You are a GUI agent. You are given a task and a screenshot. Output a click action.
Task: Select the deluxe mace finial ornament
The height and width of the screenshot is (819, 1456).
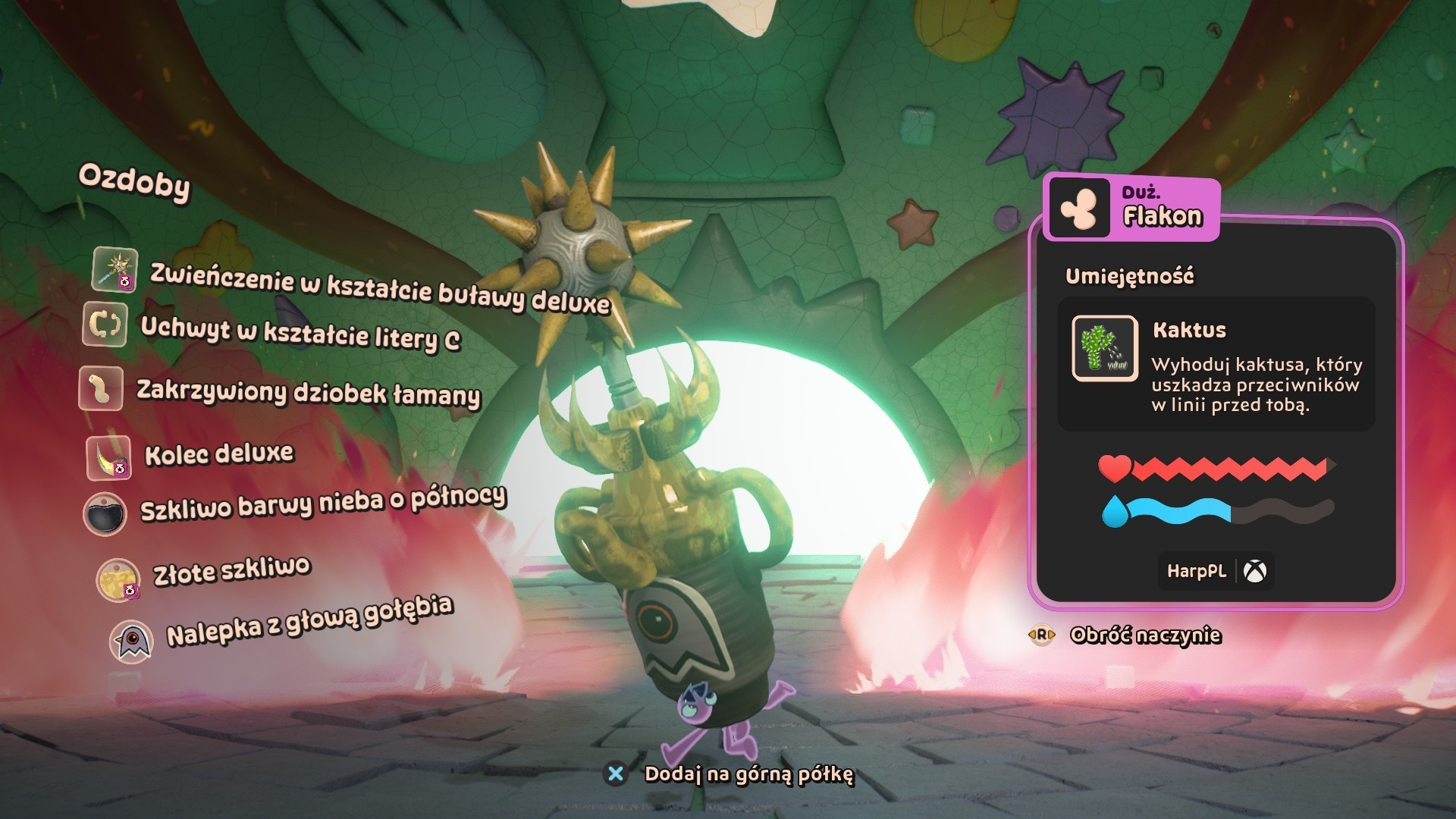coord(379,287)
